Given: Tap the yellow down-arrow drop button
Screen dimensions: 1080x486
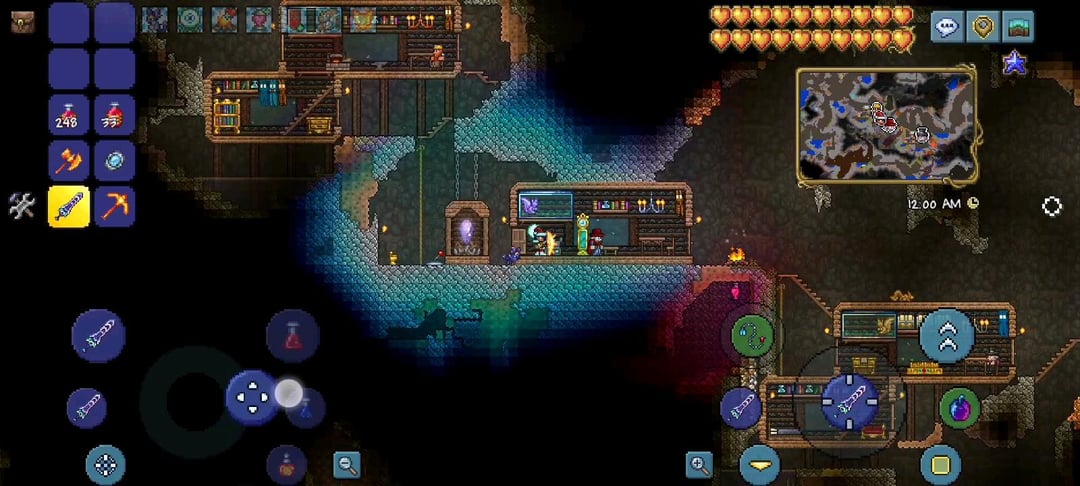Looking at the screenshot, I should pos(760,465).
